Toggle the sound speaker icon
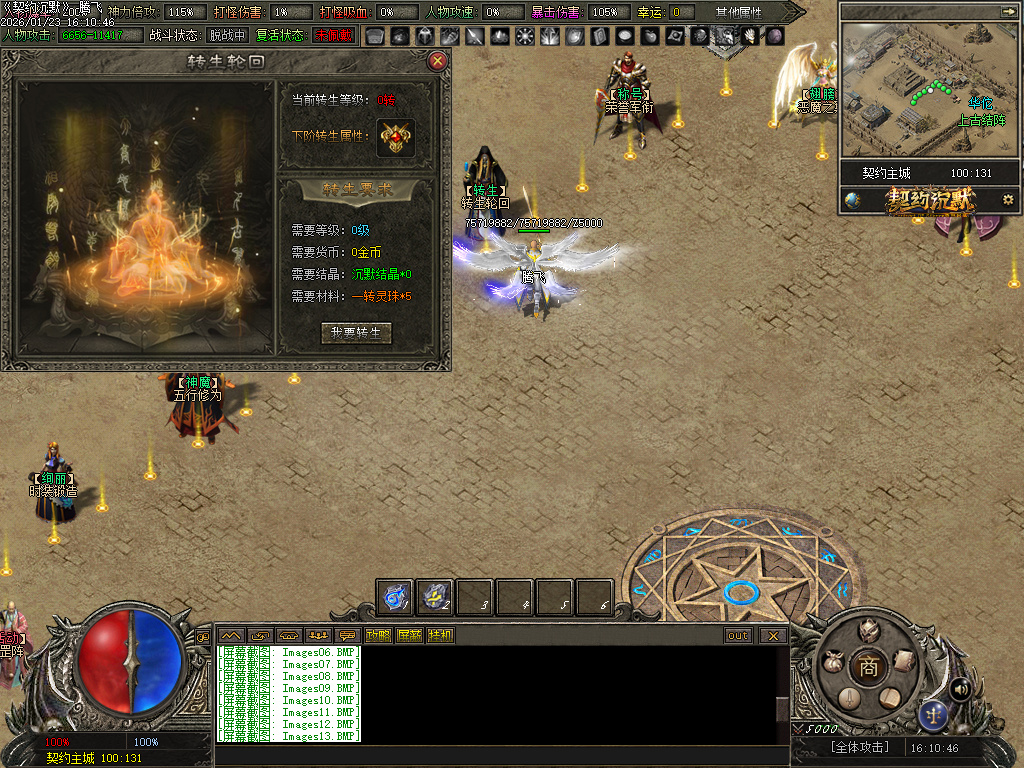The image size is (1024, 768). [x=960, y=688]
